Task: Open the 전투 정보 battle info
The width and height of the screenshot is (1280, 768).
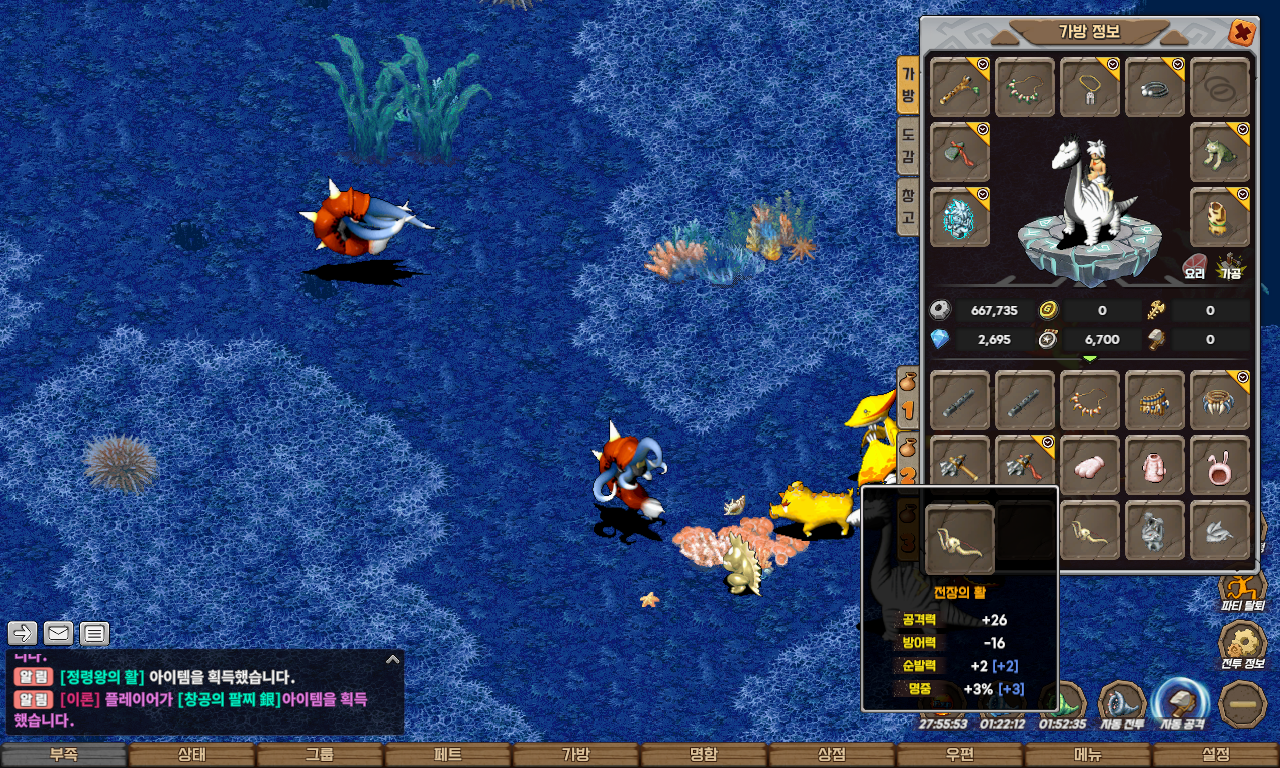Action: coord(1243,645)
